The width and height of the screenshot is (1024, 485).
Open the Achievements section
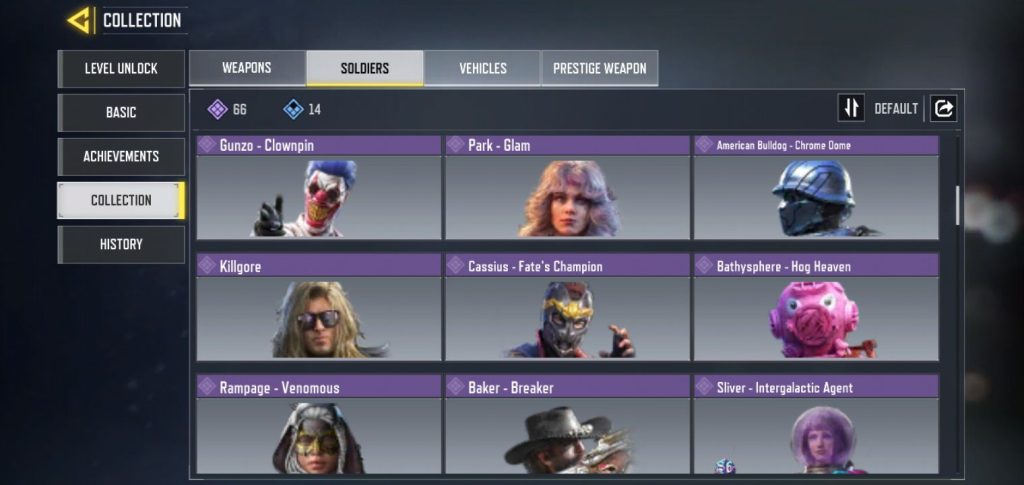(121, 157)
